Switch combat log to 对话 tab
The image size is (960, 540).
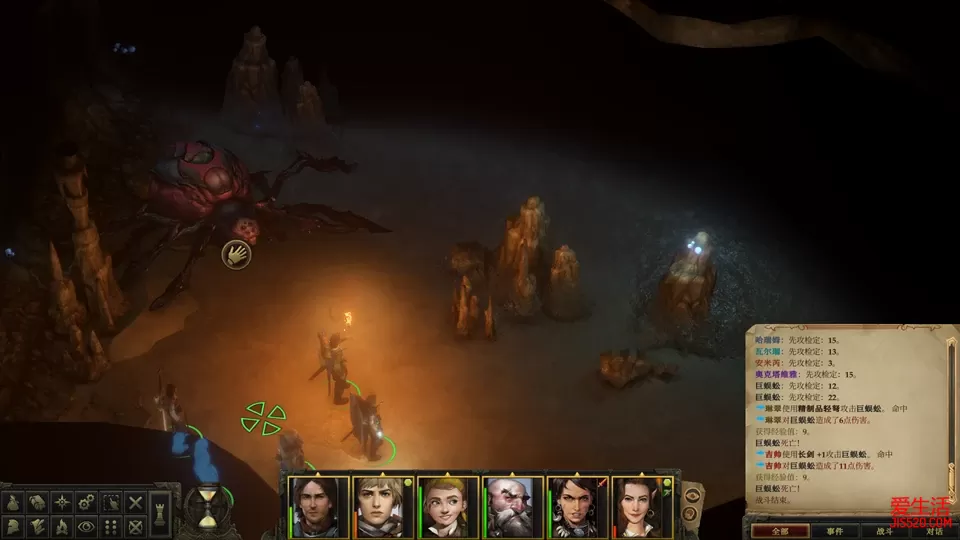[x=934, y=531]
